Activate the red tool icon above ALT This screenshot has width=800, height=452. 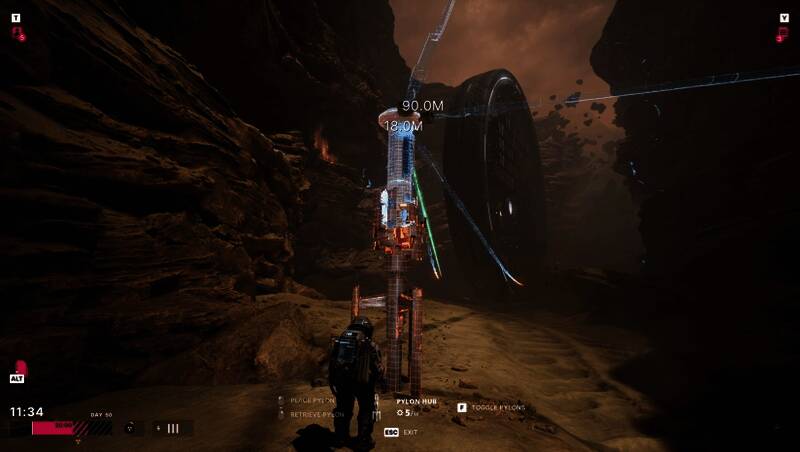(x=18, y=367)
